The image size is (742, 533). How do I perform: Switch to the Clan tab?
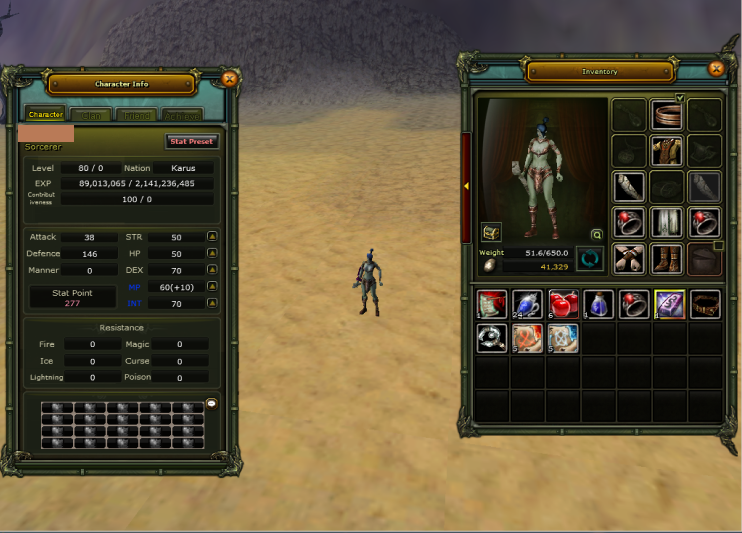(91, 115)
